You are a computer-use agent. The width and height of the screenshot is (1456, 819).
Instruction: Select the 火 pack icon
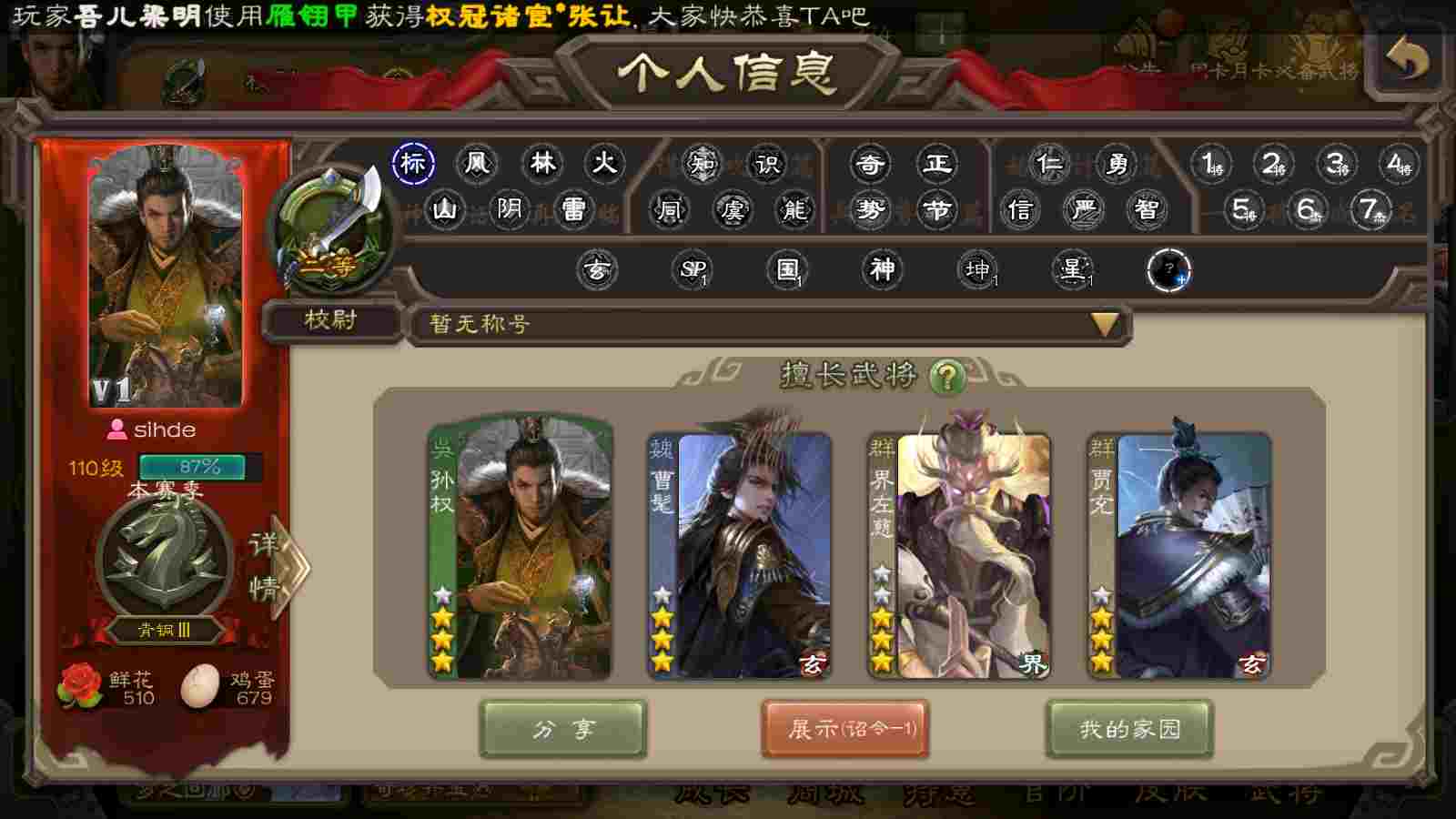(604, 164)
